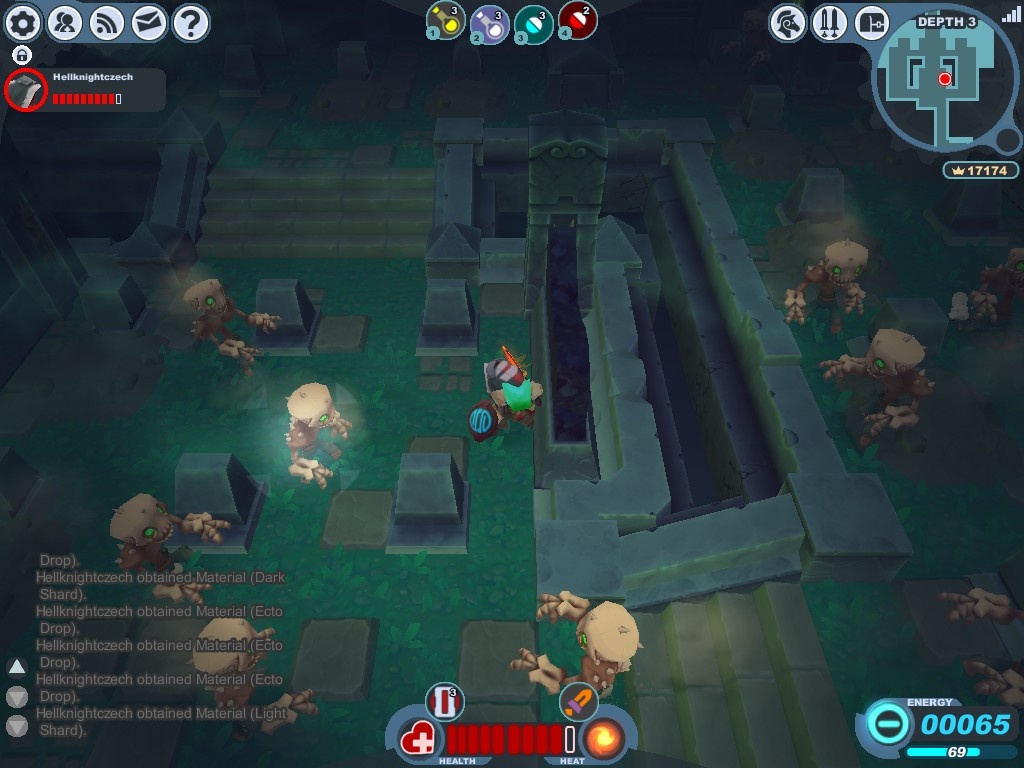
Task: Use the health capsule above the health bar
Action: point(444,701)
